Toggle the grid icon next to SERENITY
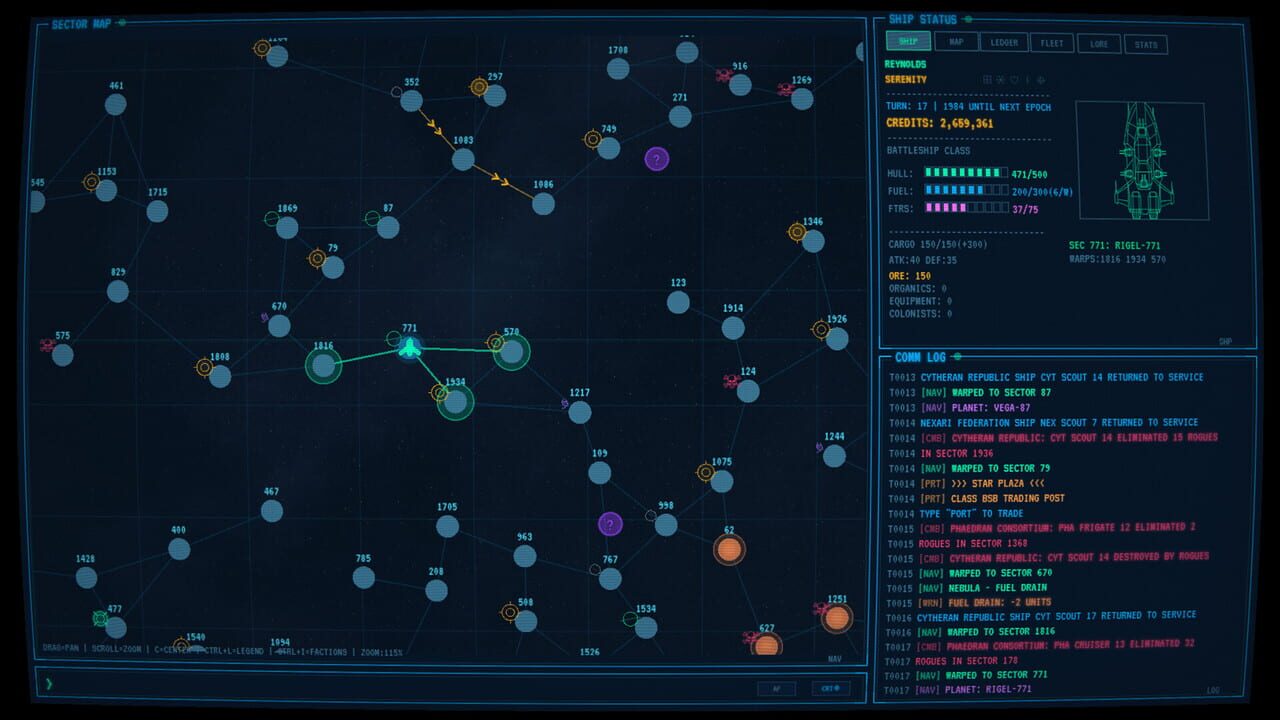Image resolution: width=1280 pixels, height=720 pixels. point(987,80)
